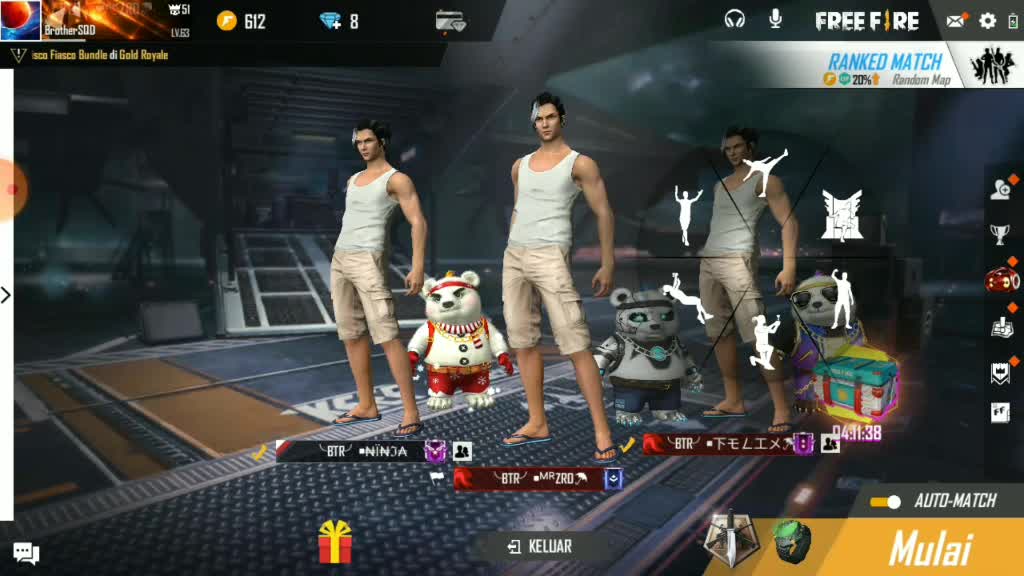This screenshot has width=1024, height=576.
Task: Open the Settings gear
Action: click(x=988, y=21)
